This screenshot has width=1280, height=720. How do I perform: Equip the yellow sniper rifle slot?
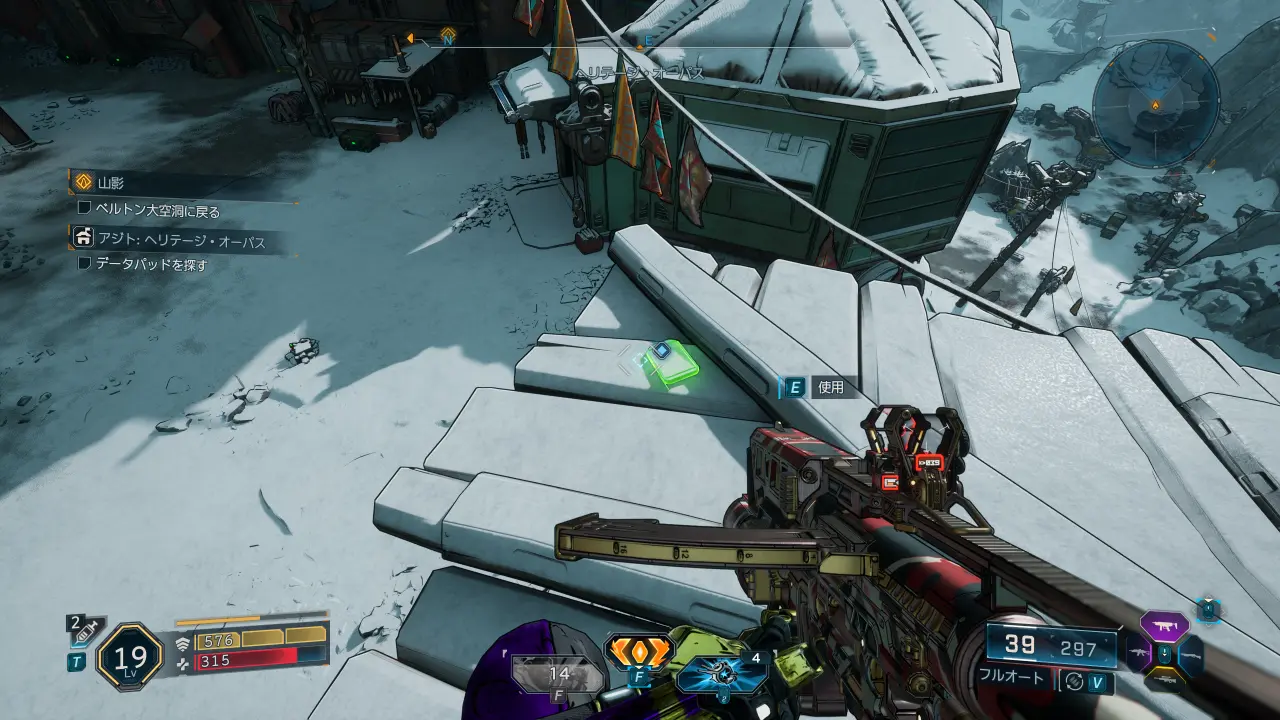point(1165,682)
